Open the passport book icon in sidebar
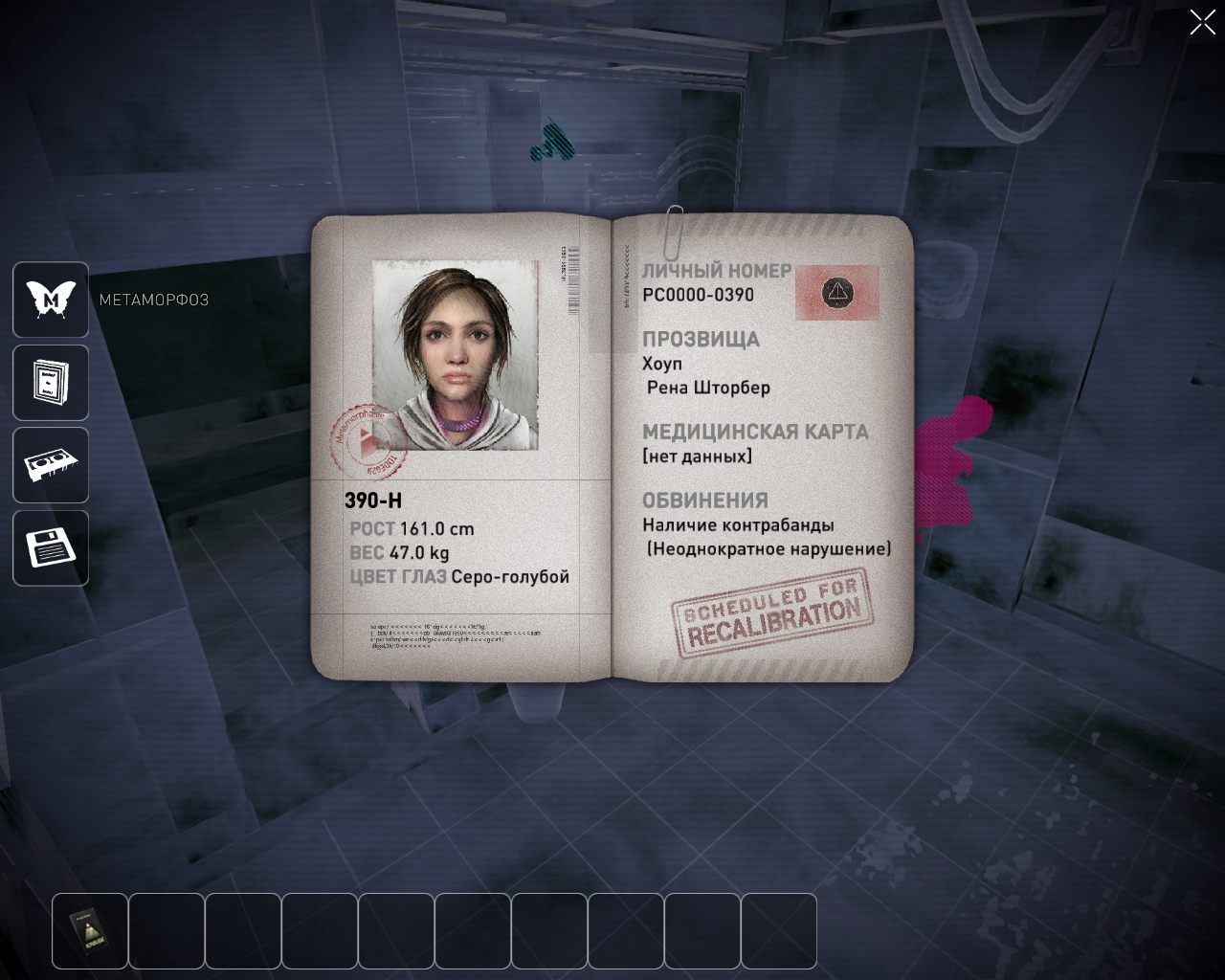 50,382
